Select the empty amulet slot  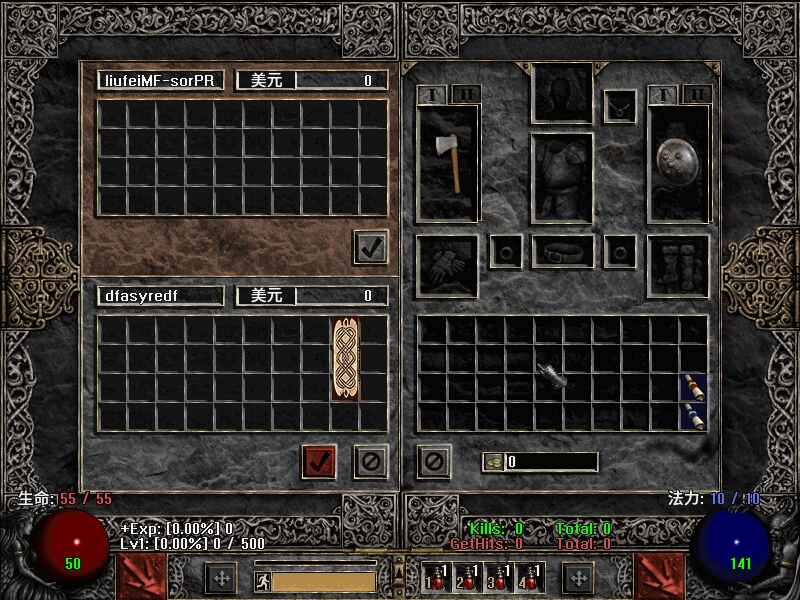click(x=620, y=106)
